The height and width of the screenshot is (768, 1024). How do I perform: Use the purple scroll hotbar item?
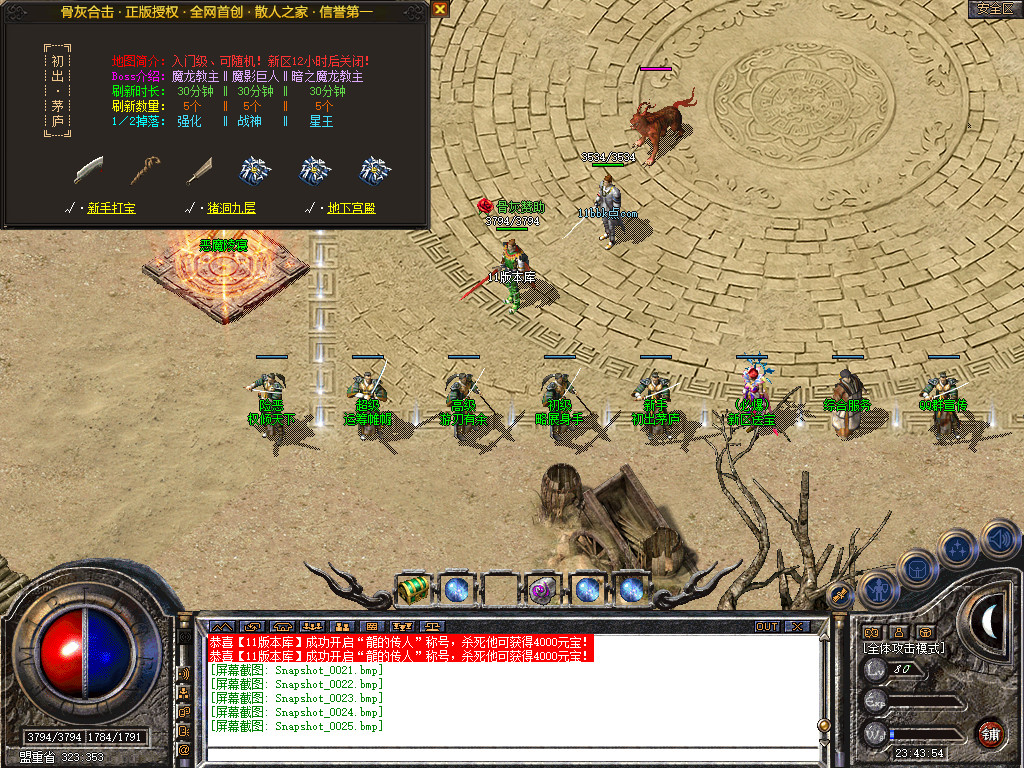(x=542, y=589)
